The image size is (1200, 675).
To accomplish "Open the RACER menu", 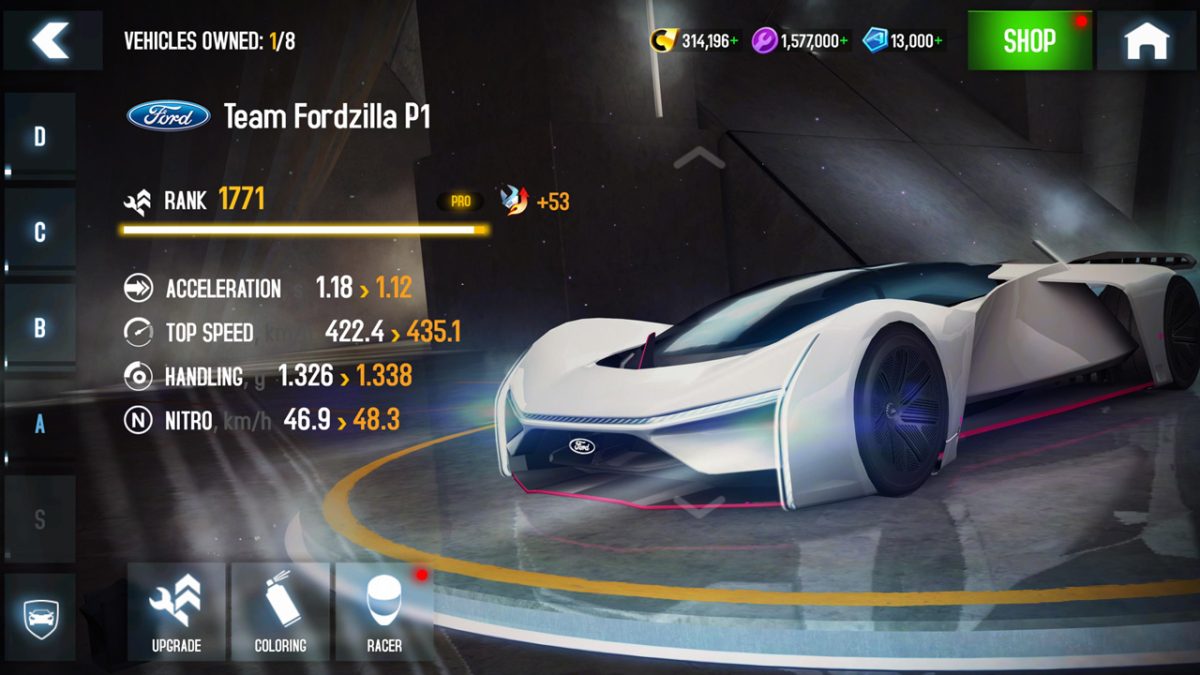I will pyautogui.click(x=384, y=611).
